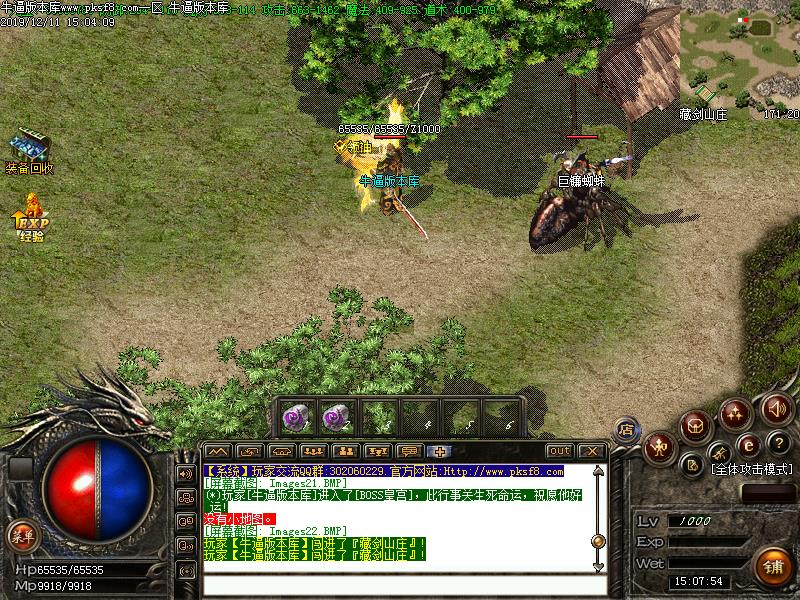Toggle the round speaker sound button

[x=776, y=407]
